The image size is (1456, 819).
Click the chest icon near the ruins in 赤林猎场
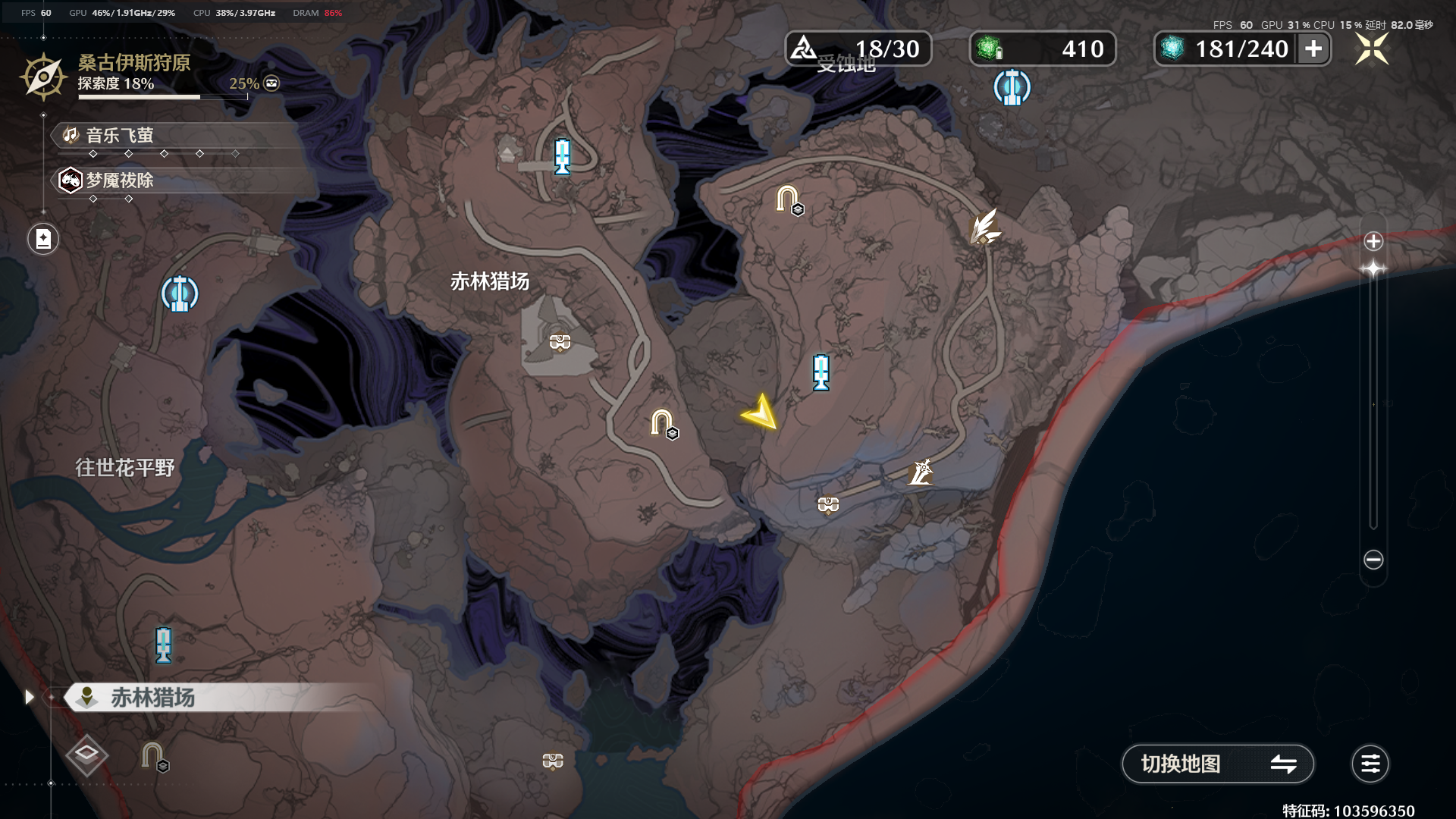(559, 341)
